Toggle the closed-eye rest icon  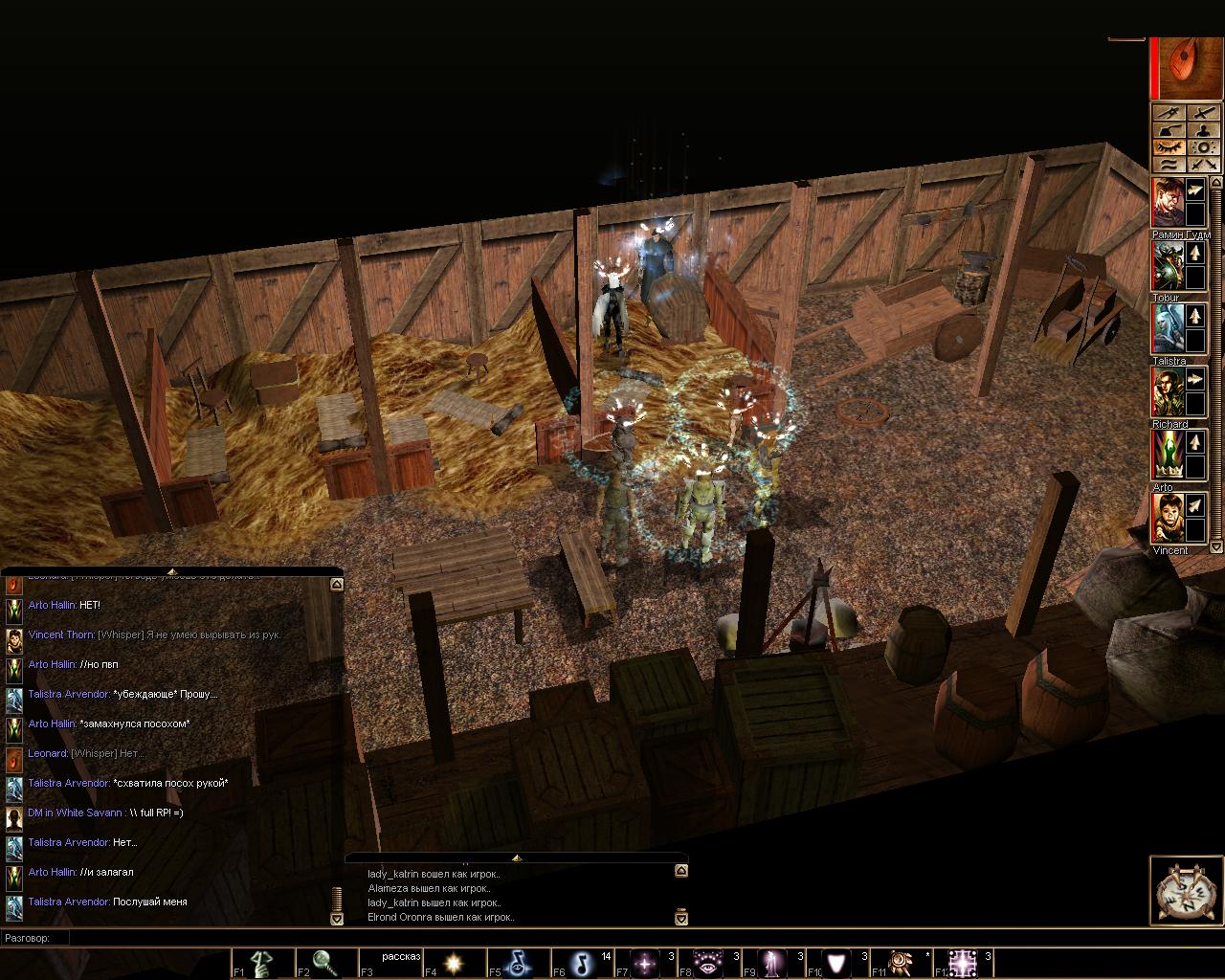[1169, 147]
